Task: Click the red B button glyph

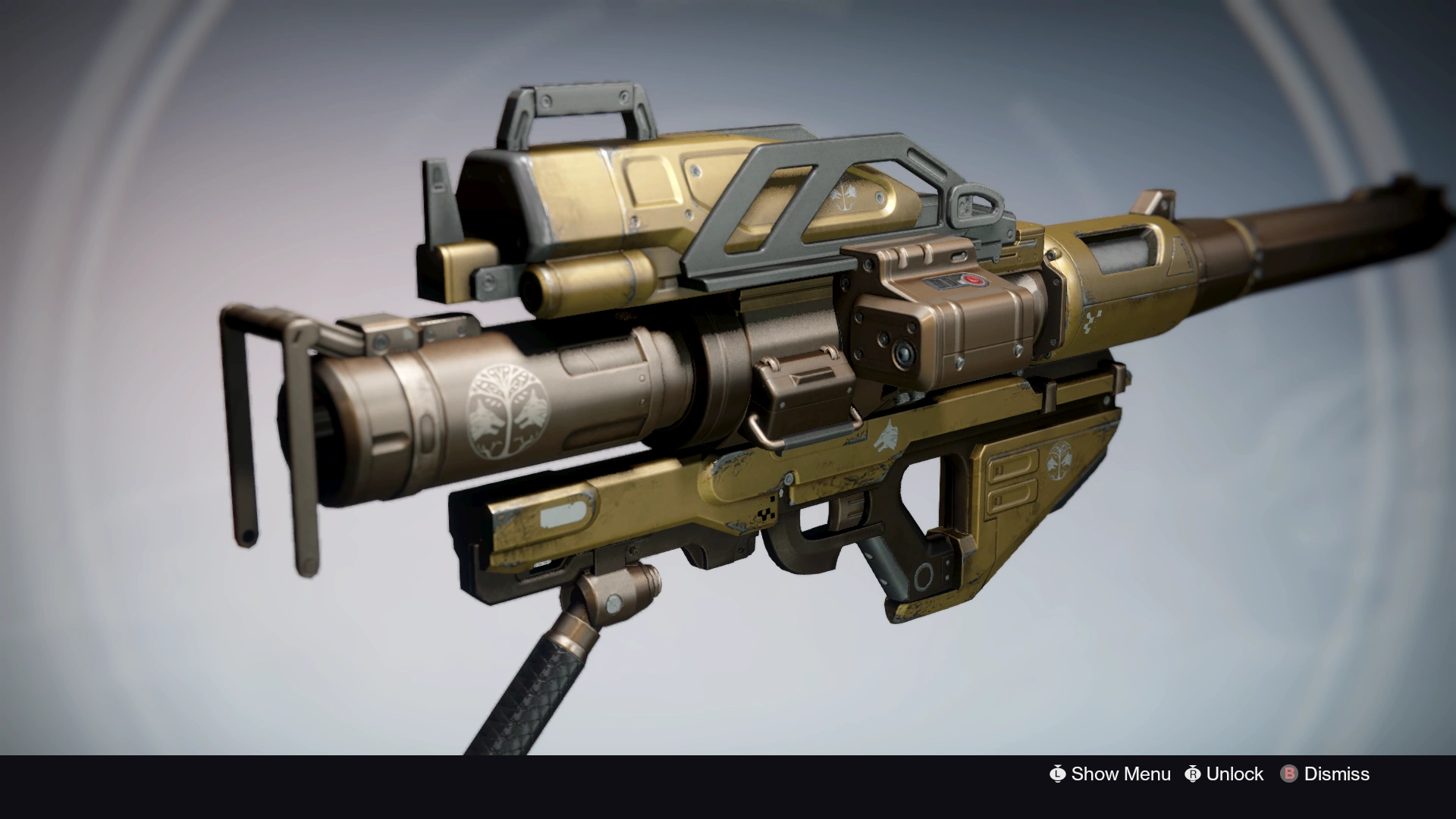Action: click(x=1288, y=774)
